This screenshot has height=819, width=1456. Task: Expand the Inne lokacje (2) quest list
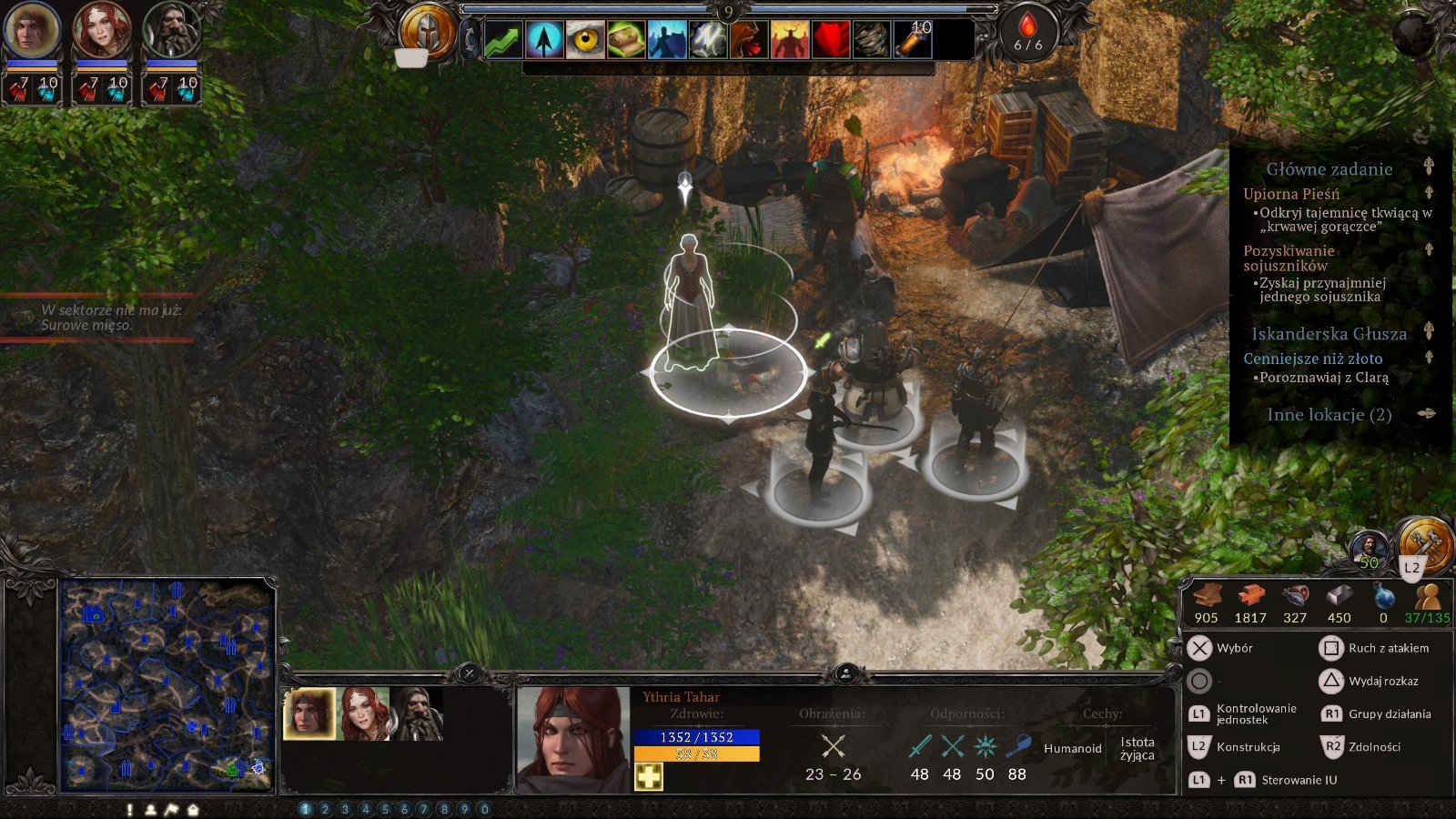pyautogui.click(x=1329, y=415)
